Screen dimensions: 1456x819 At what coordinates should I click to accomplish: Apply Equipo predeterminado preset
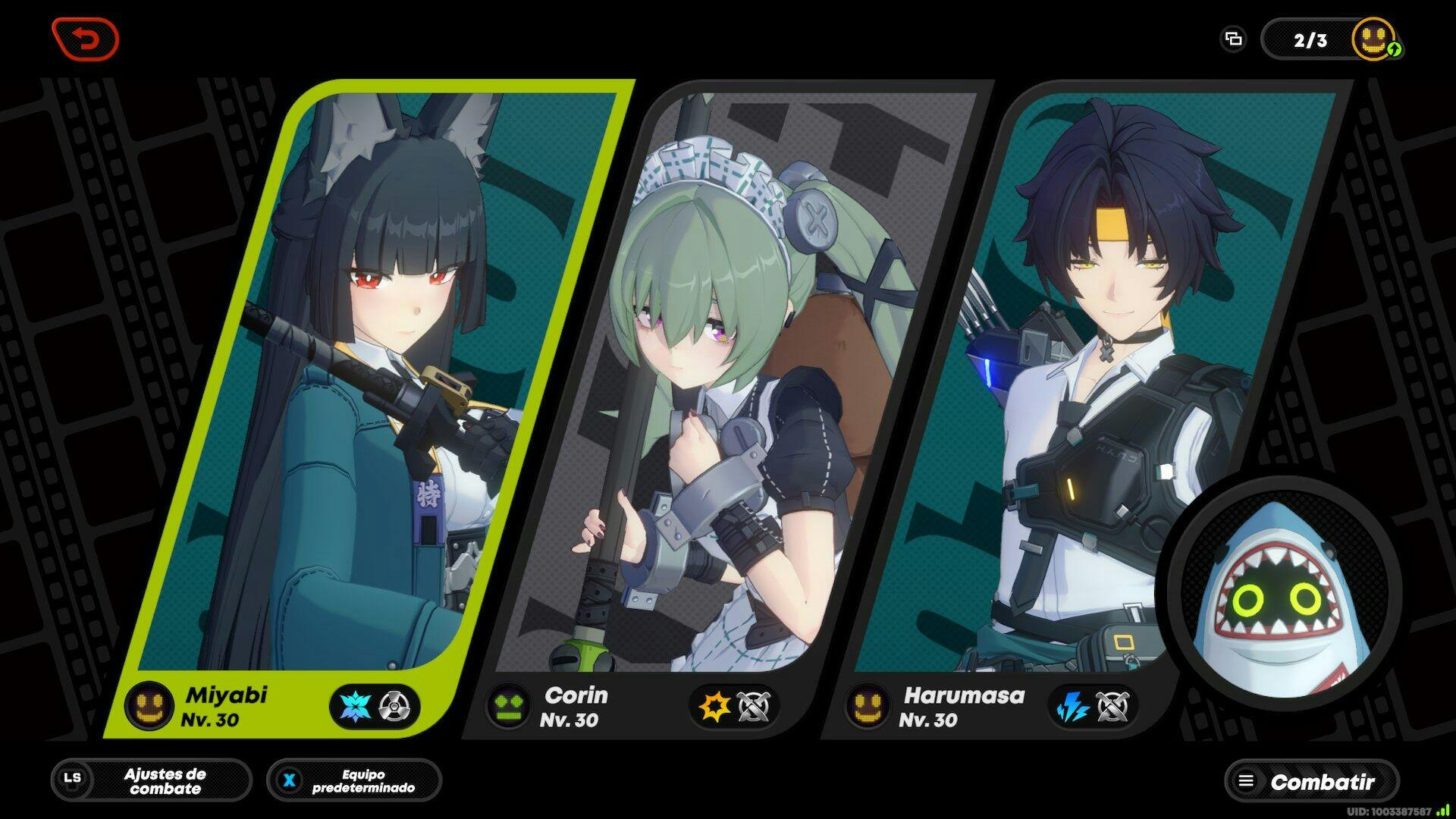point(354,780)
